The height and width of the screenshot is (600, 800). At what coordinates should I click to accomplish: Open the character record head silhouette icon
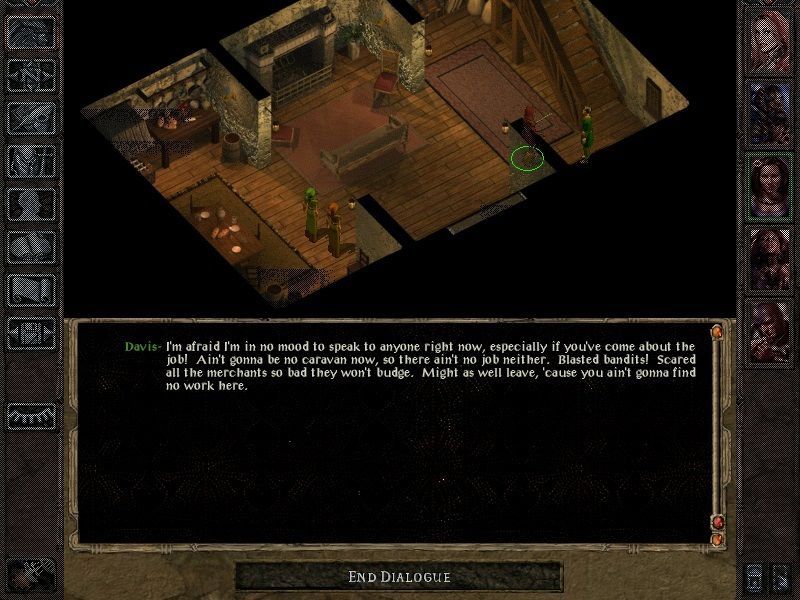[x=31, y=205]
